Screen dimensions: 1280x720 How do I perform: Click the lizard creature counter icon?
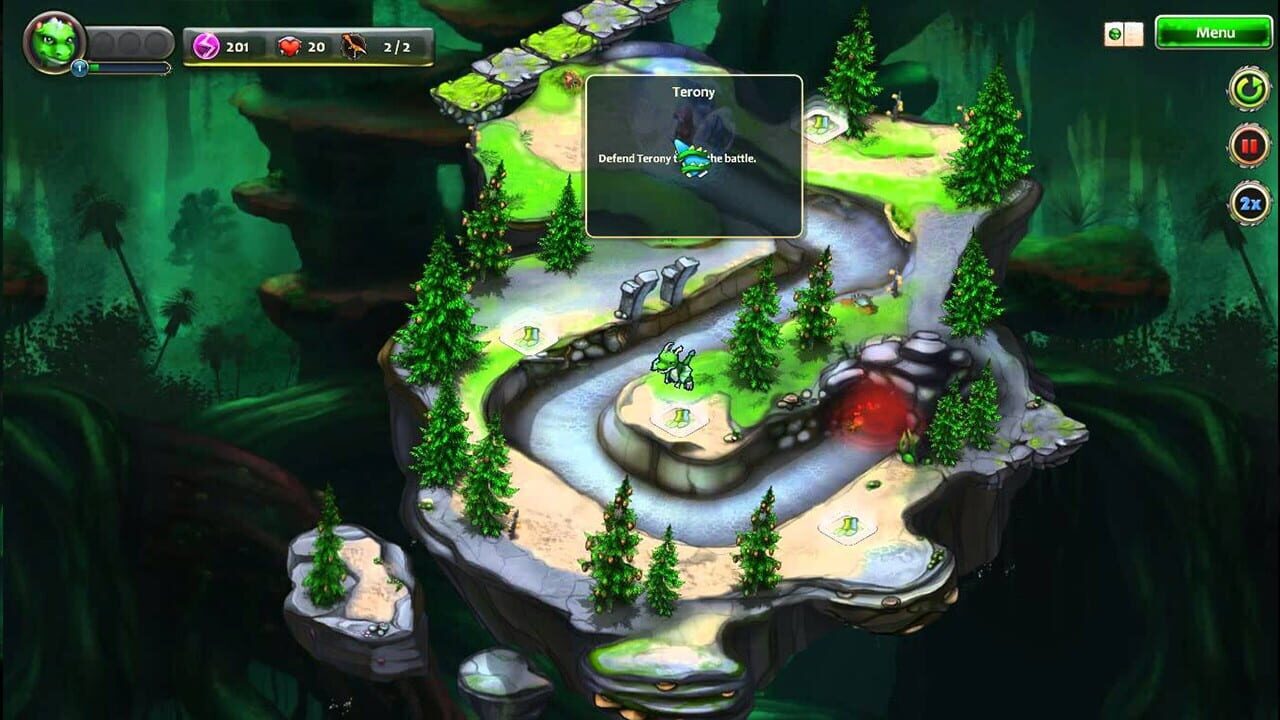(352, 45)
